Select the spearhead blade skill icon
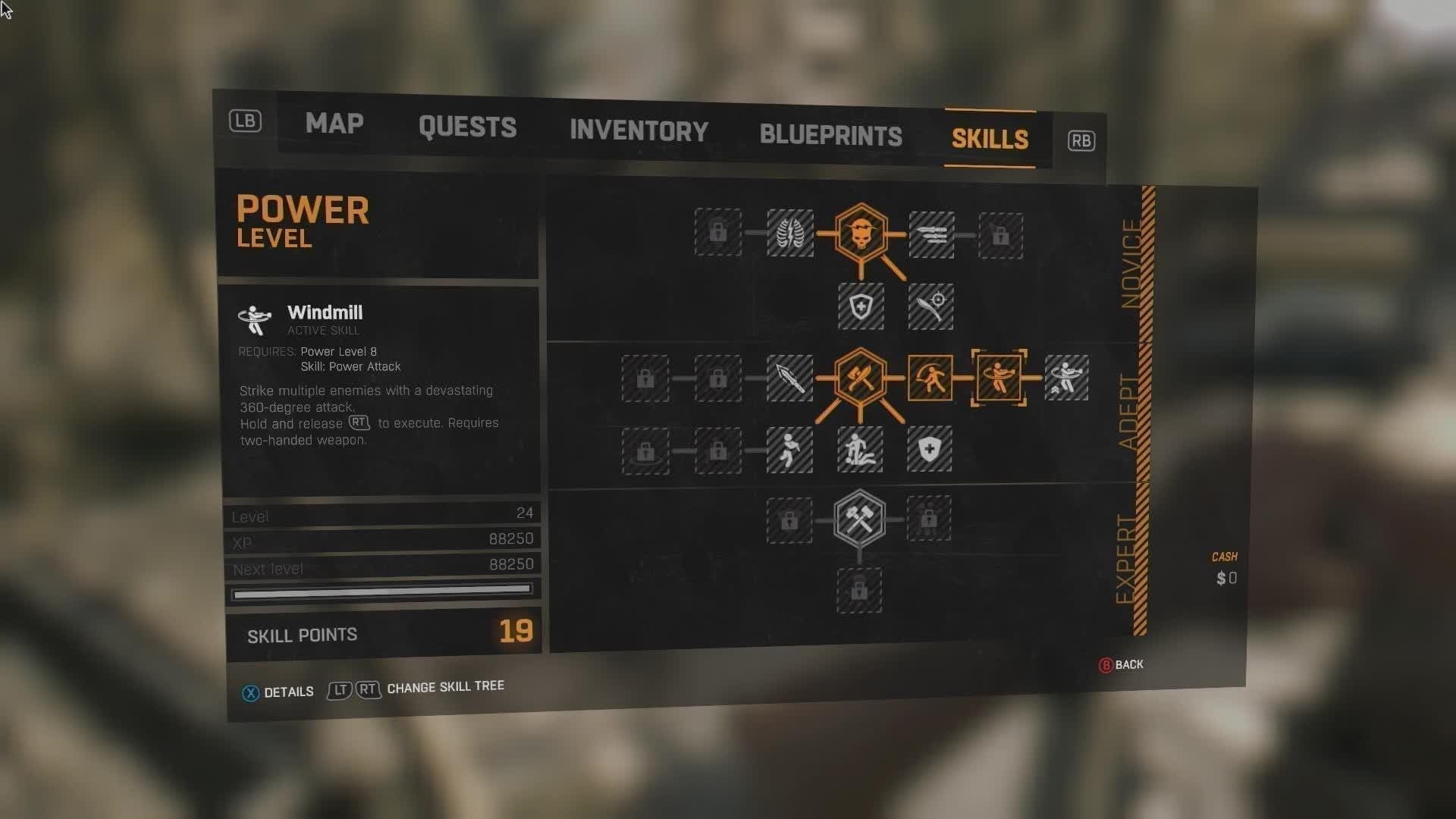This screenshot has width=1456, height=819. 789,378
